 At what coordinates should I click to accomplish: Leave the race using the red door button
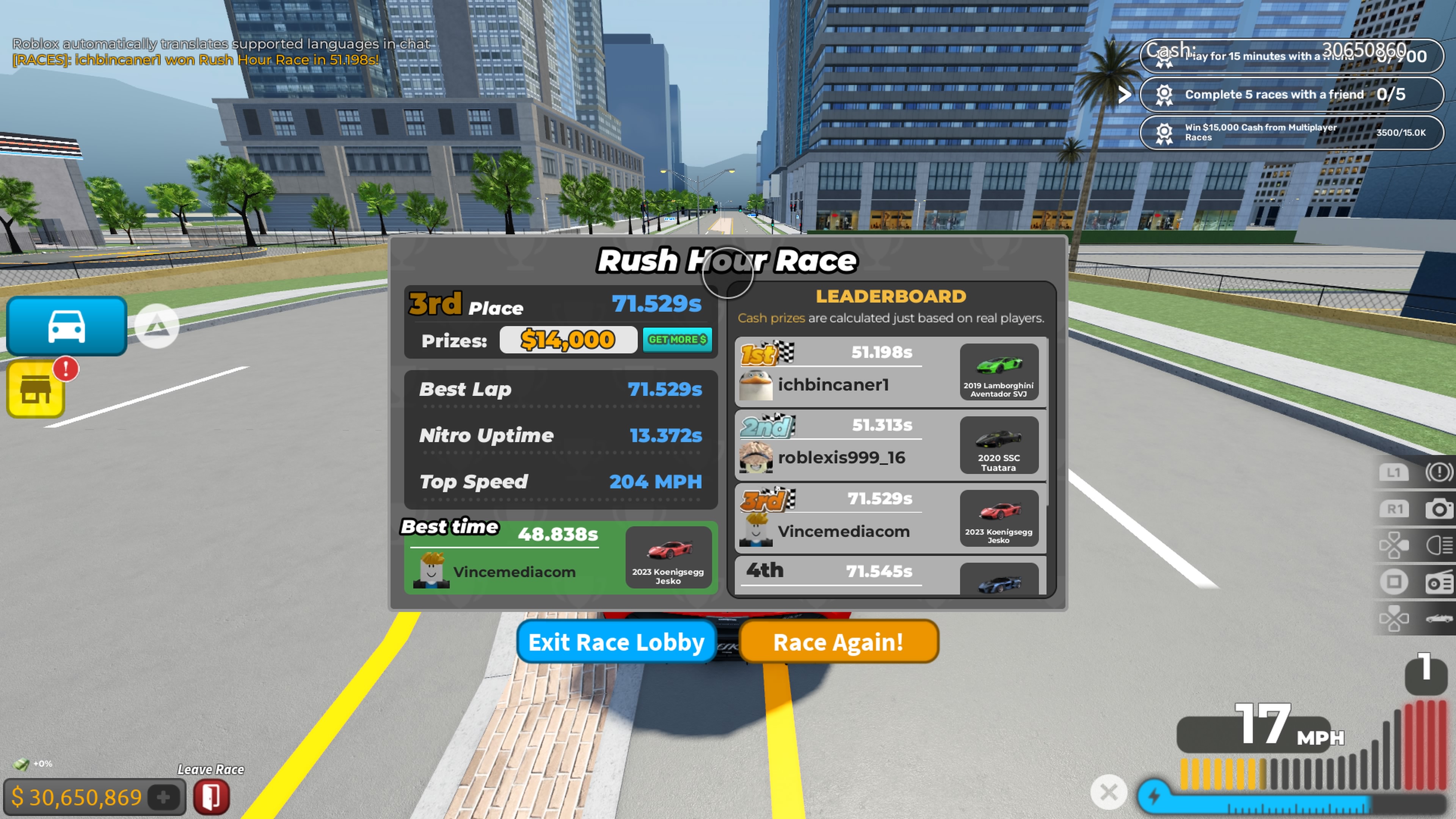point(212,797)
